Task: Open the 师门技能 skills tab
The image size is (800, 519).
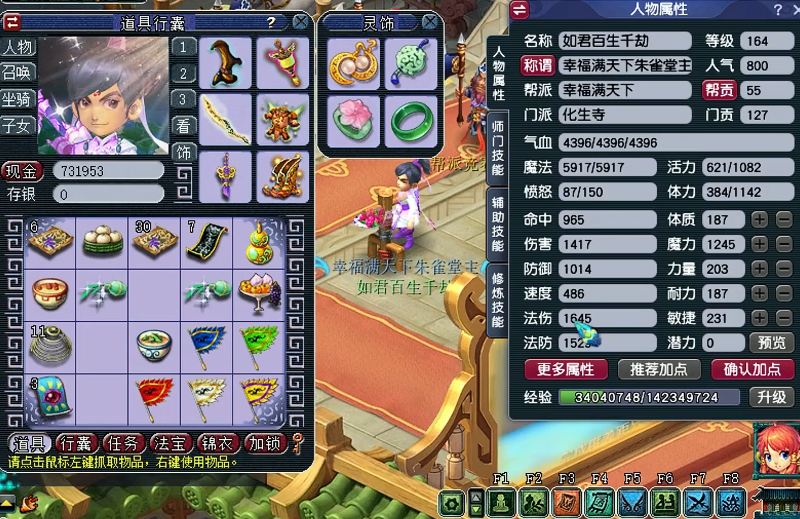Action: click(498, 148)
